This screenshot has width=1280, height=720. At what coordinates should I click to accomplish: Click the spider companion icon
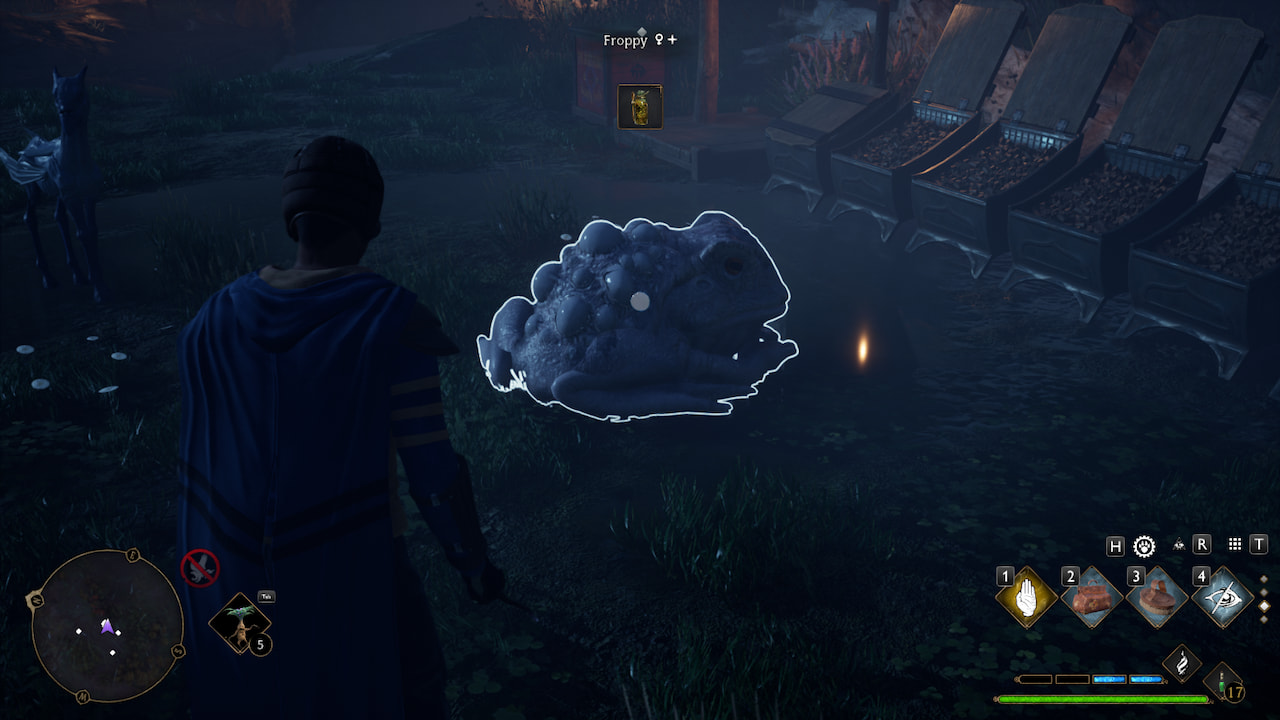click(1179, 546)
